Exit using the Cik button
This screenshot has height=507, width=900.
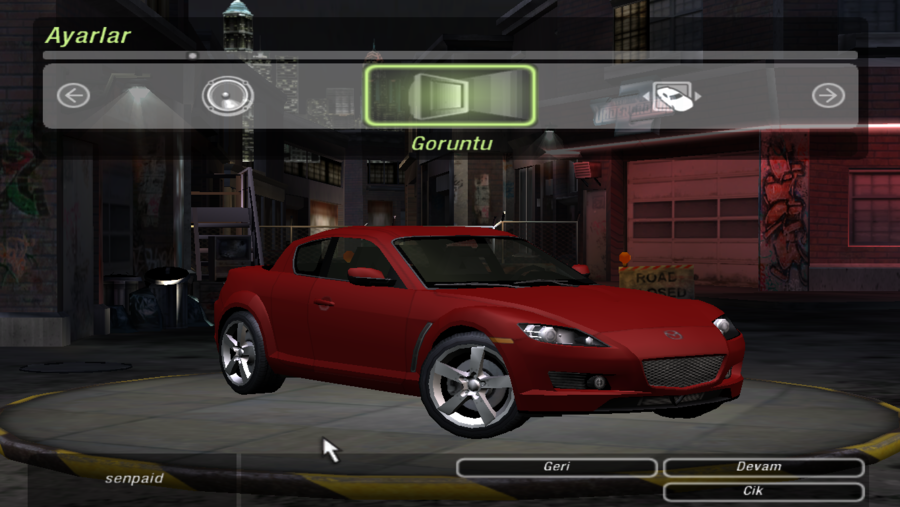[763, 492]
